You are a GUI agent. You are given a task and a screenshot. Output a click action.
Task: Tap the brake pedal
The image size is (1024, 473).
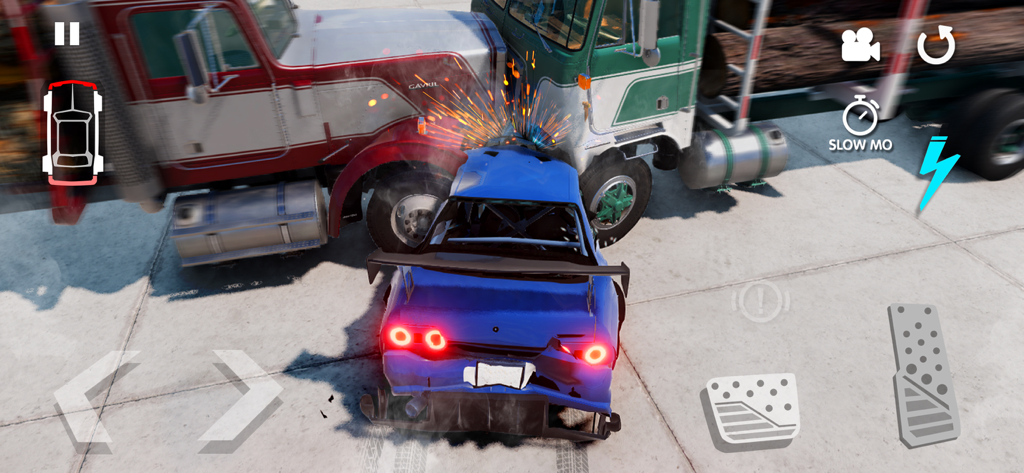click(752, 410)
